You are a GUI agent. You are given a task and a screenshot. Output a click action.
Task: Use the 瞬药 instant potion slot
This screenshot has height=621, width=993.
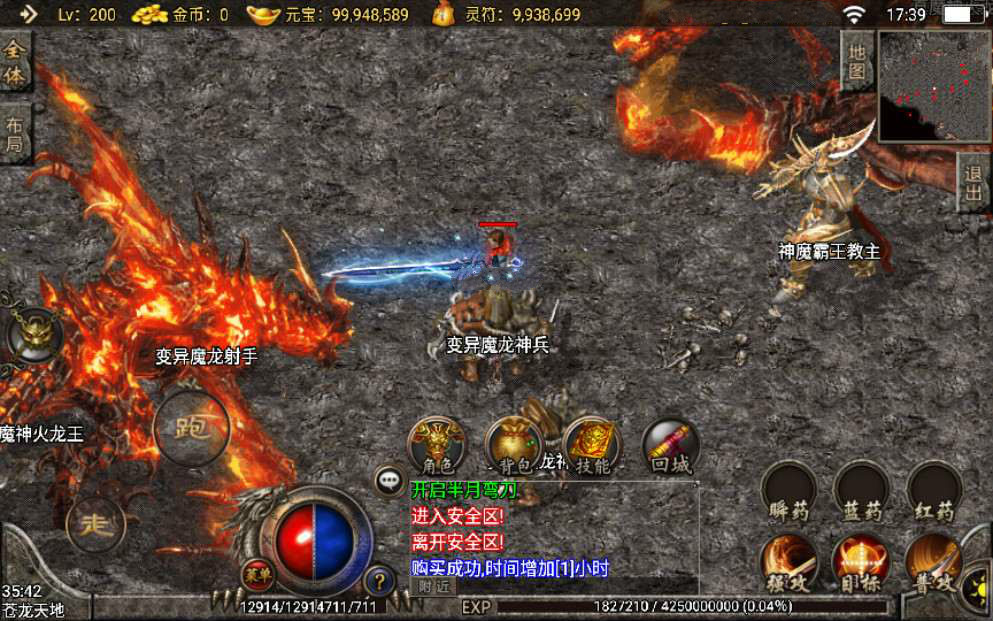click(789, 490)
